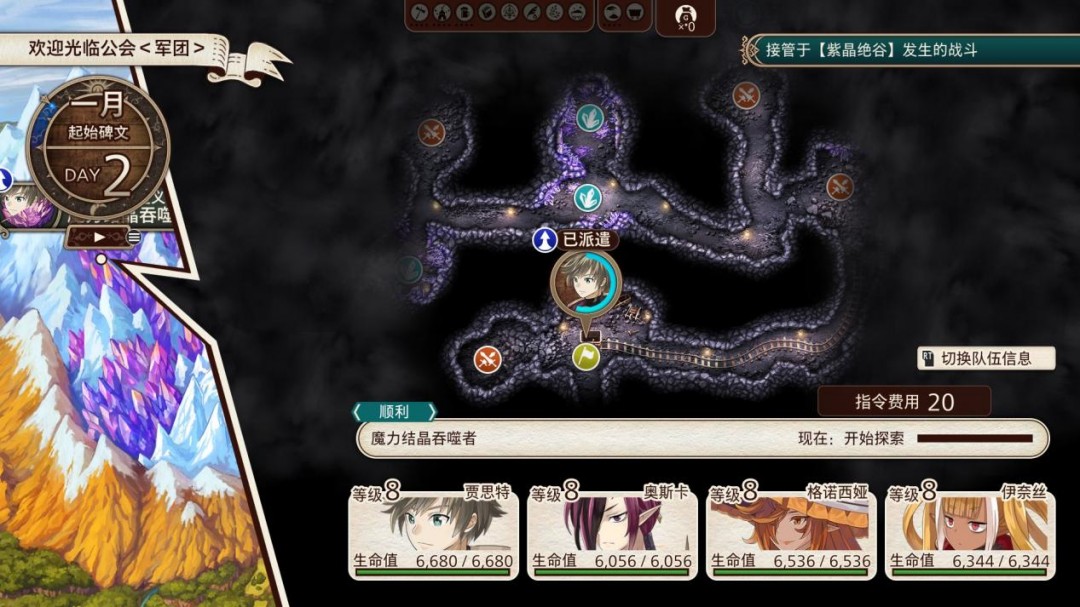Select the dispatched party portrait on the map
The width and height of the screenshot is (1080, 607).
click(585, 282)
